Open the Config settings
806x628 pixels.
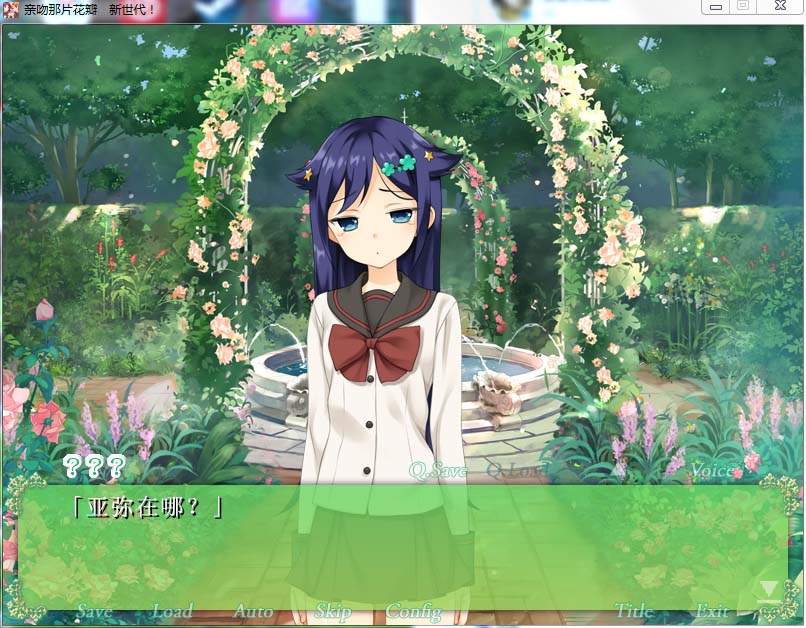click(413, 611)
